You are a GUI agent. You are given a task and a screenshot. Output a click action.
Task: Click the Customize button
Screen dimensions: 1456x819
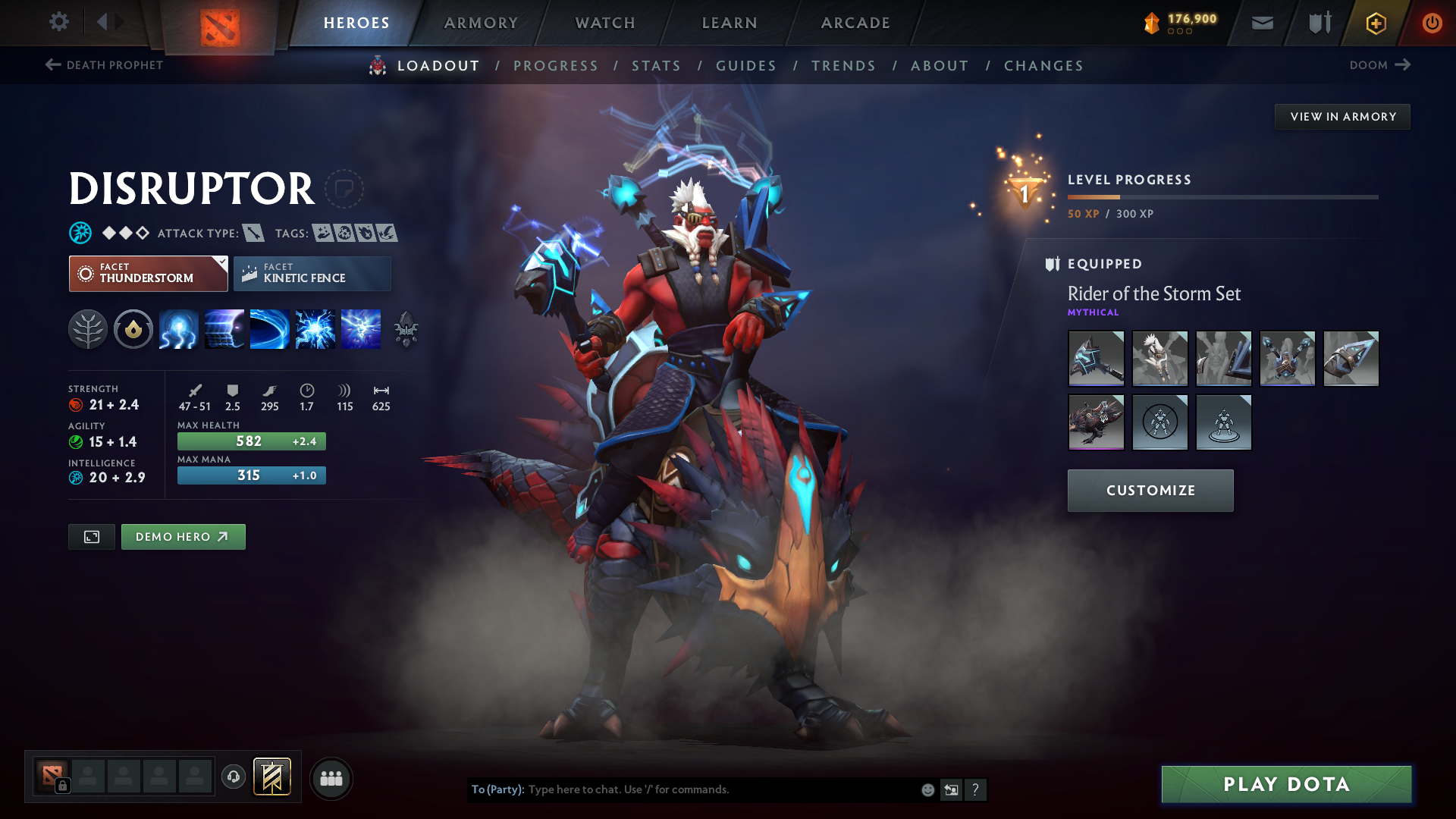1150,490
